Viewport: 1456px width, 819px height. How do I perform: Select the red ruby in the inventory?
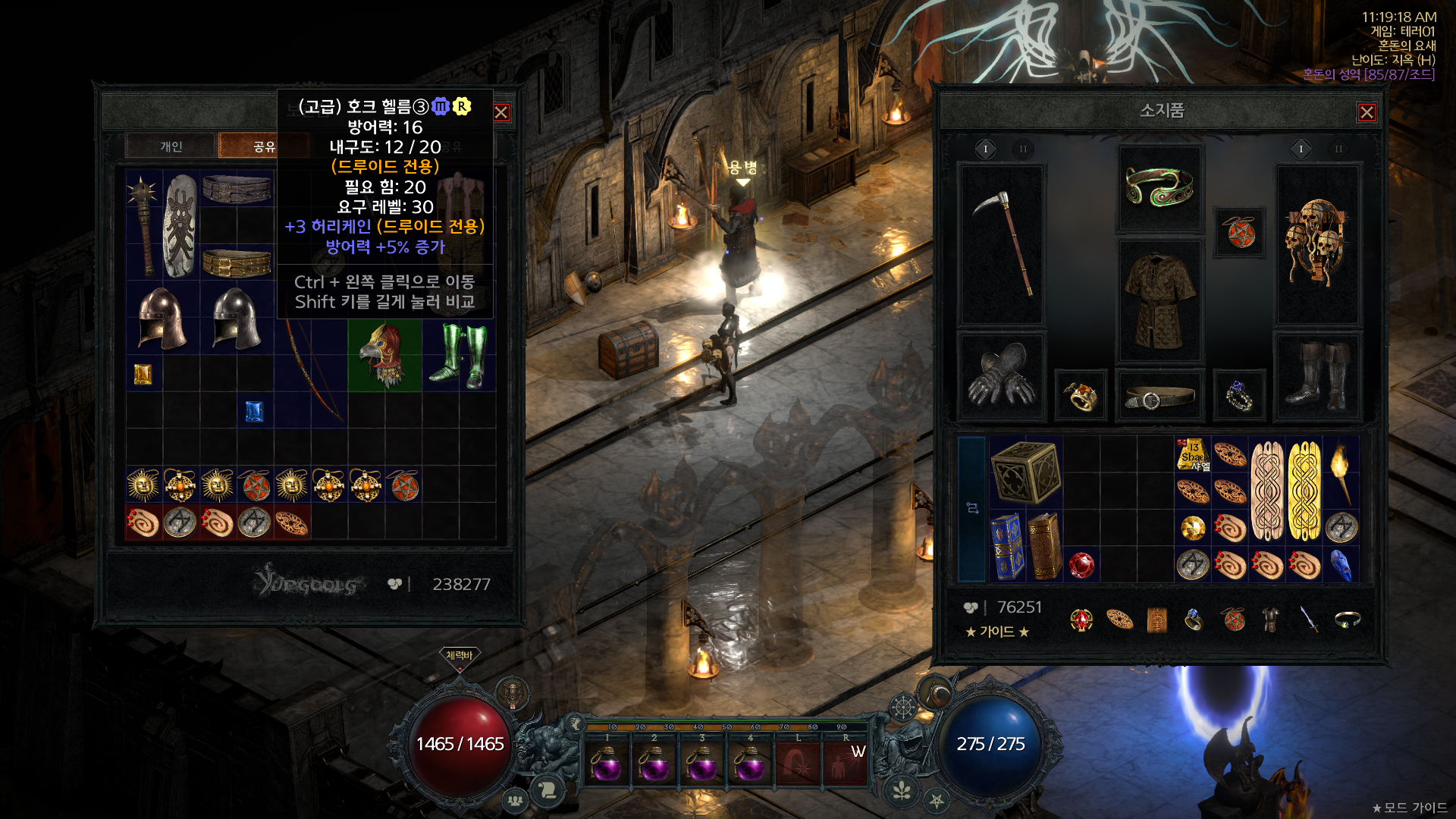[1081, 565]
